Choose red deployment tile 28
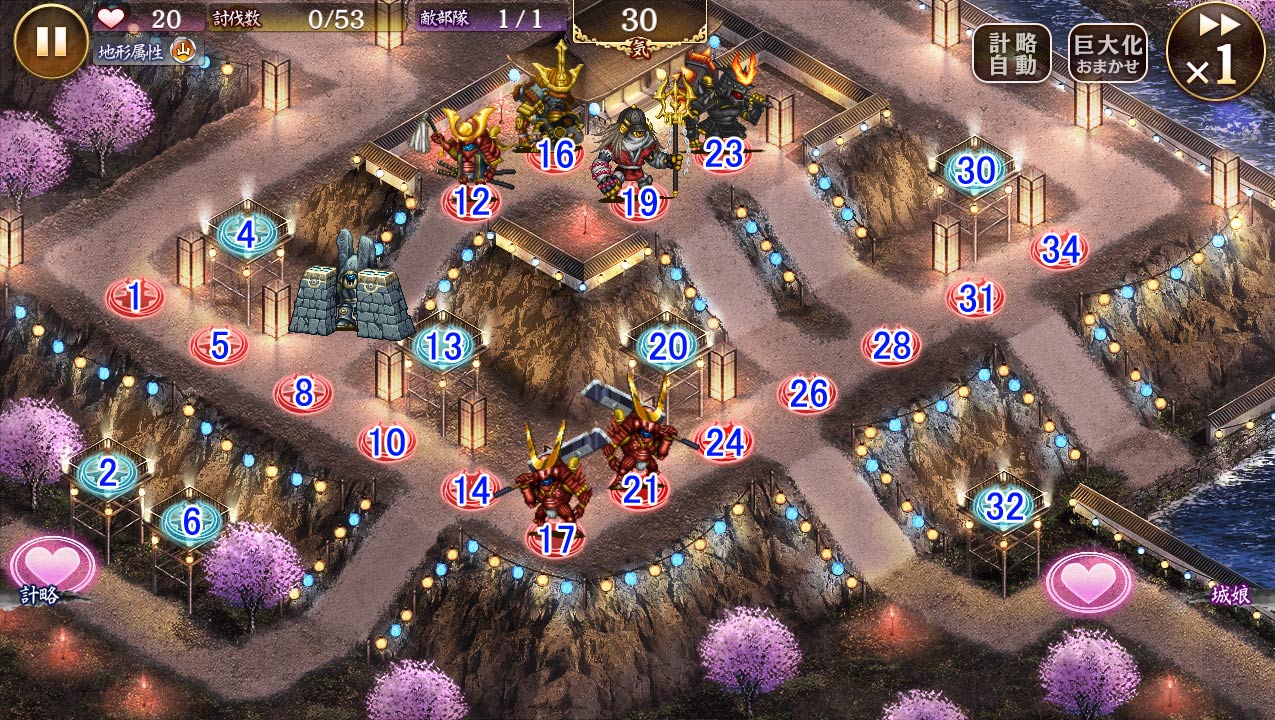Screen dimensions: 1275x720 click(891, 346)
